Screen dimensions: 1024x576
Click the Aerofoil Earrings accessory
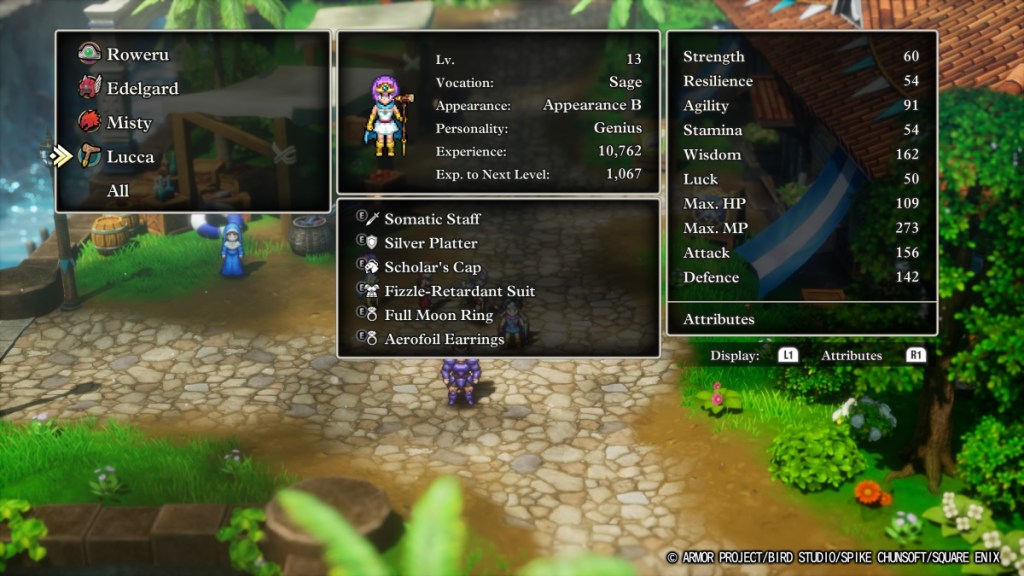click(444, 339)
